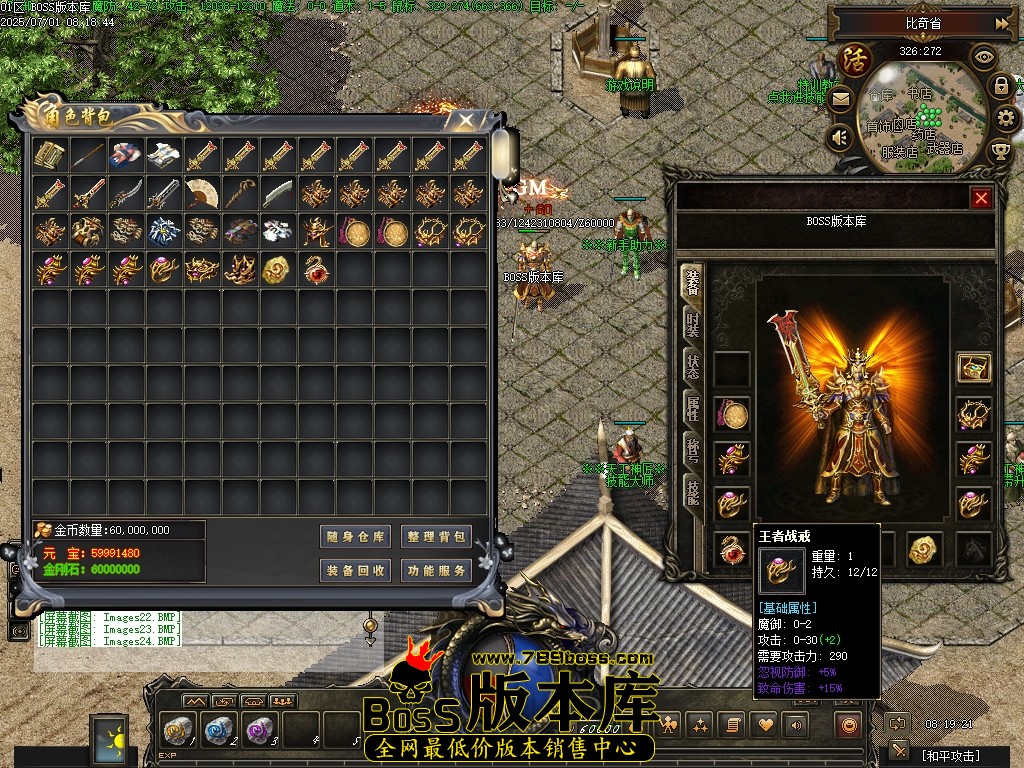Expand the 比奇省 map name arrow
This screenshot has height=768, width=1024.
coord(1001,23)
